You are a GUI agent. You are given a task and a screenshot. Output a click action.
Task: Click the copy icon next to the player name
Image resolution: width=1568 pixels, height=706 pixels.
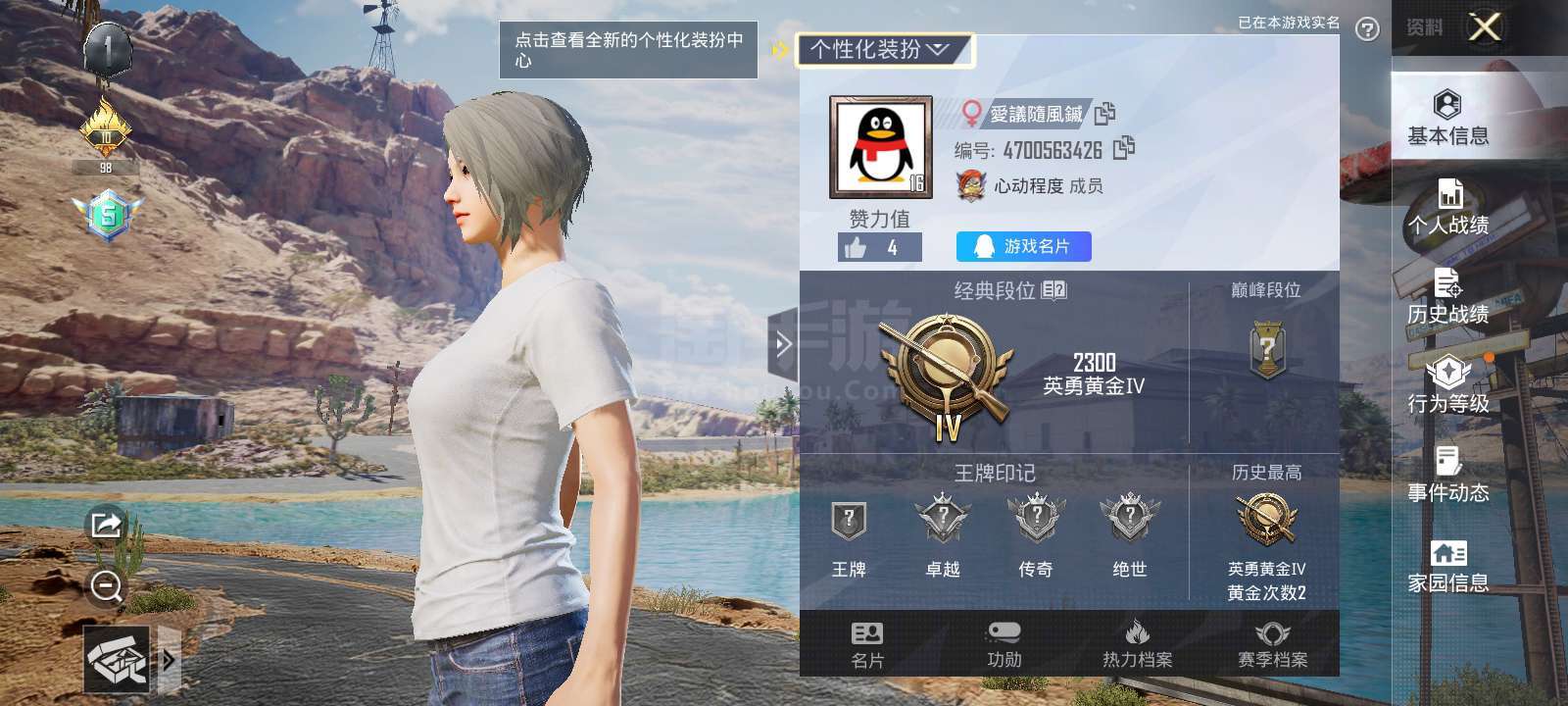(x=1105, y=115)
